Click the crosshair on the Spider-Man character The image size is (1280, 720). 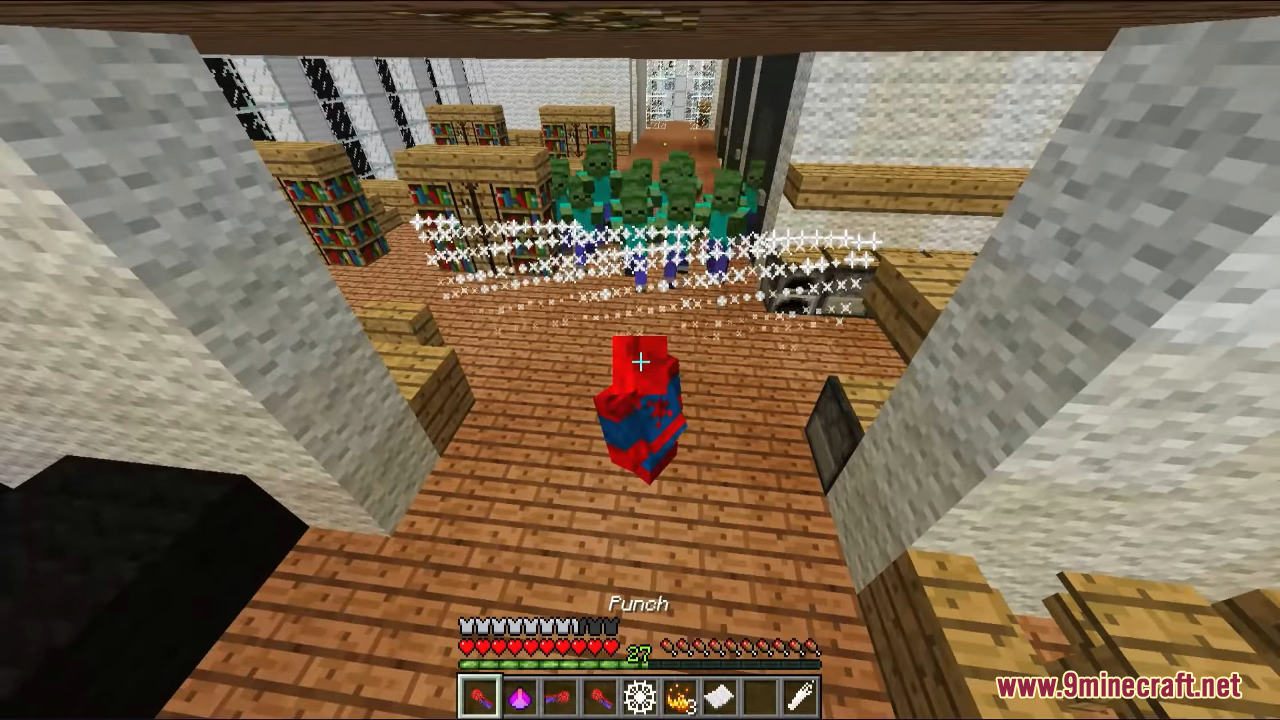pyautogui.click(x=640, y=362)
